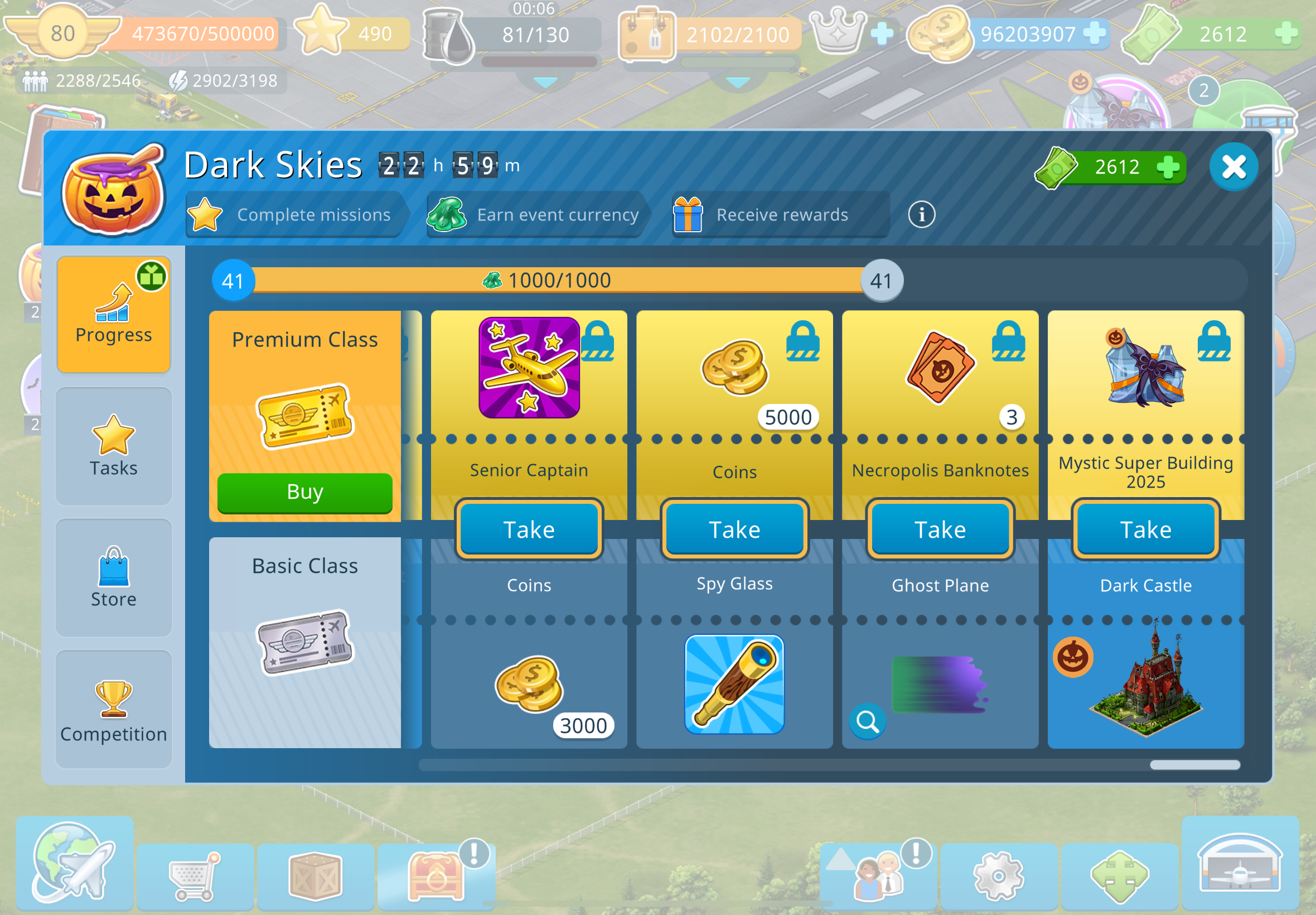Viewport: 1316px width, 915px height.
Task: Add banknotes using the event window plus
Action: (x=1168, y=167)
